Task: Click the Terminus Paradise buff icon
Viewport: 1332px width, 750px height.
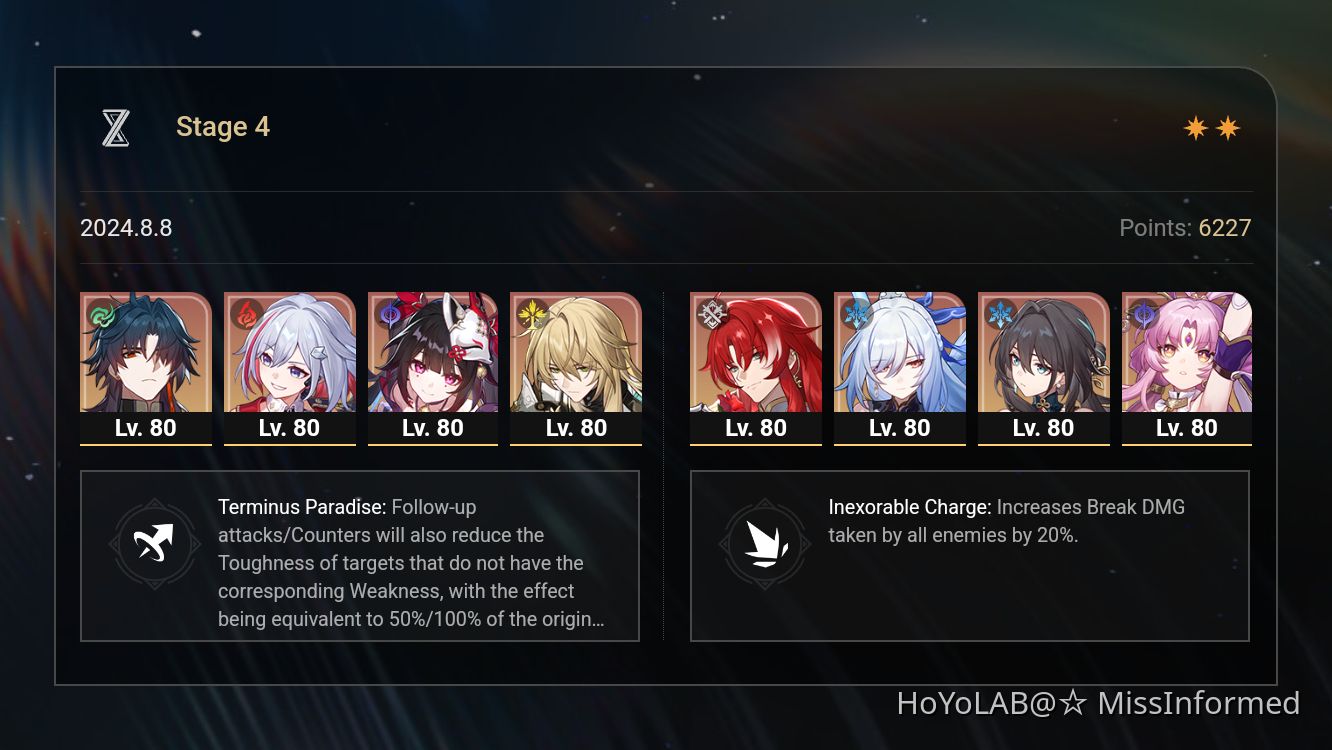Action: click(x=154, y=544)
